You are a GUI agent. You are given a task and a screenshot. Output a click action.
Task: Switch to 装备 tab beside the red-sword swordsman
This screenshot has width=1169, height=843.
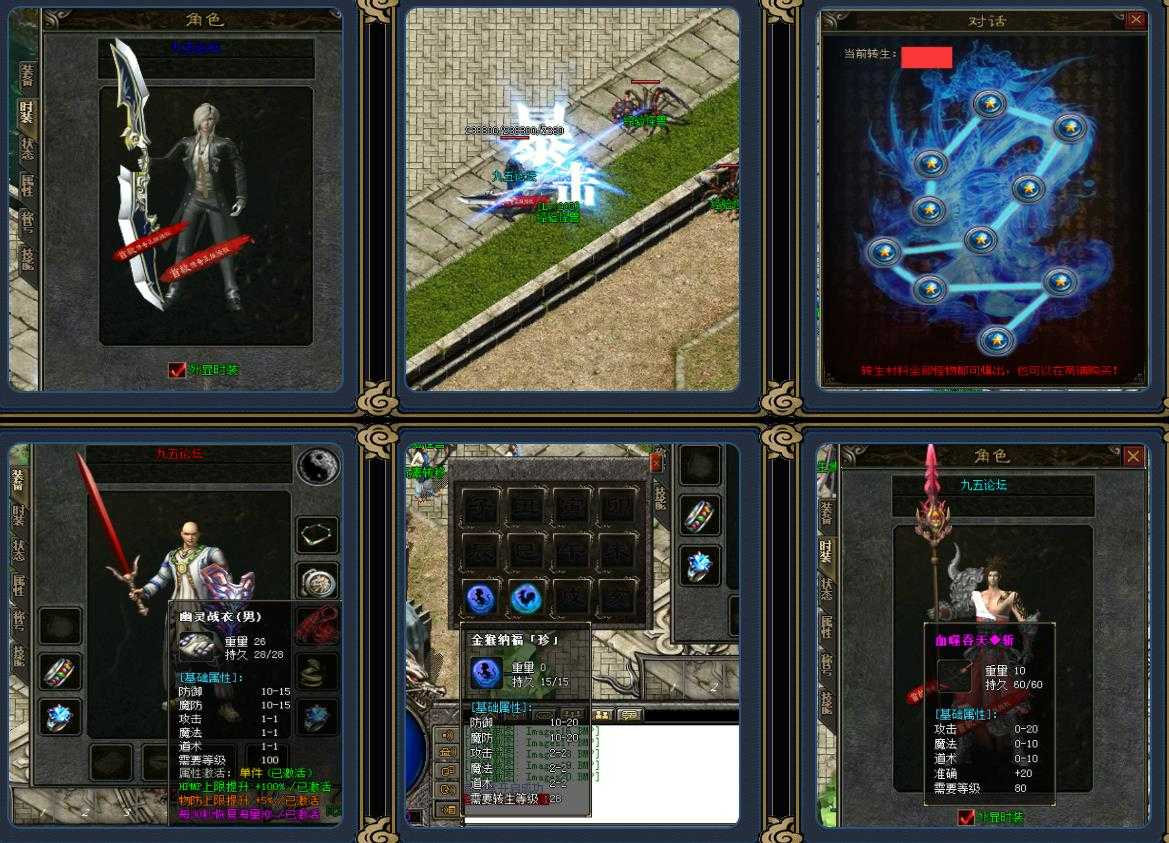(x=18, y=481)
